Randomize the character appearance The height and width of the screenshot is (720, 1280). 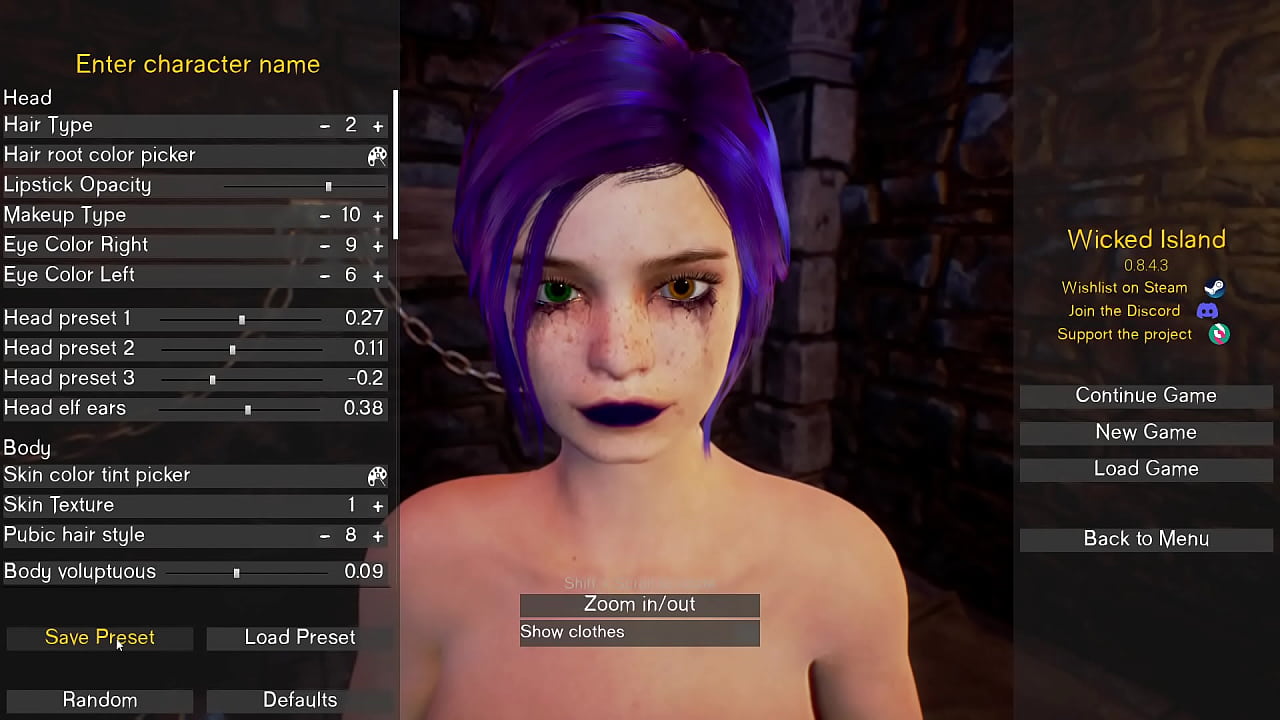[100, 700]
